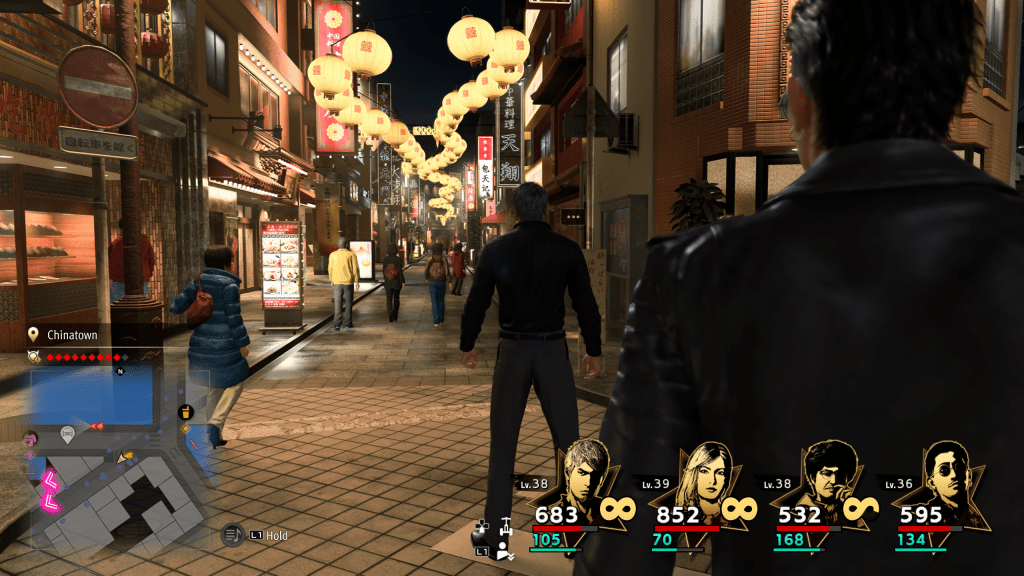Select the gray-haired Lv.38 party member portrait
Image resolution: width=1024 pixels, height=576 pixels.
[x=587, y=476]
